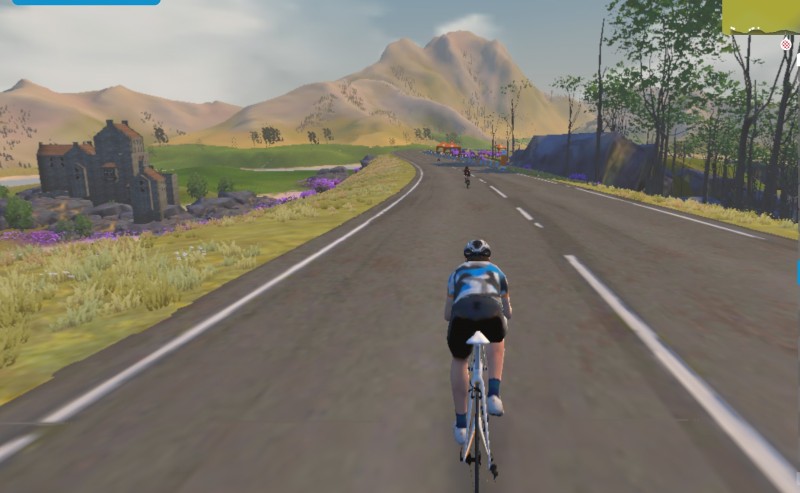Select the polka-dot climb marker below the minimap
This screenshot has height=493, width=800.
[786, 44]
